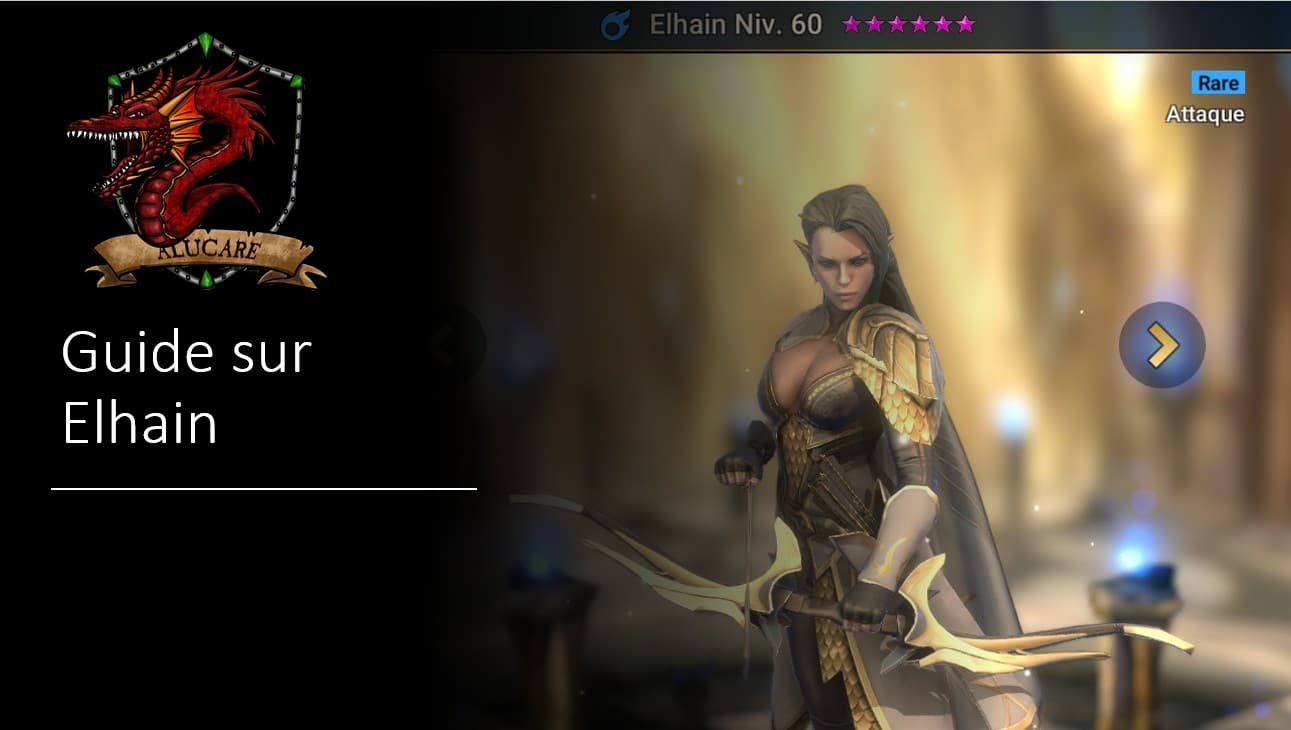This screenshot has height=730, width=1291.
Task: Click the first pink ascension star
Action: click(849, 26)
